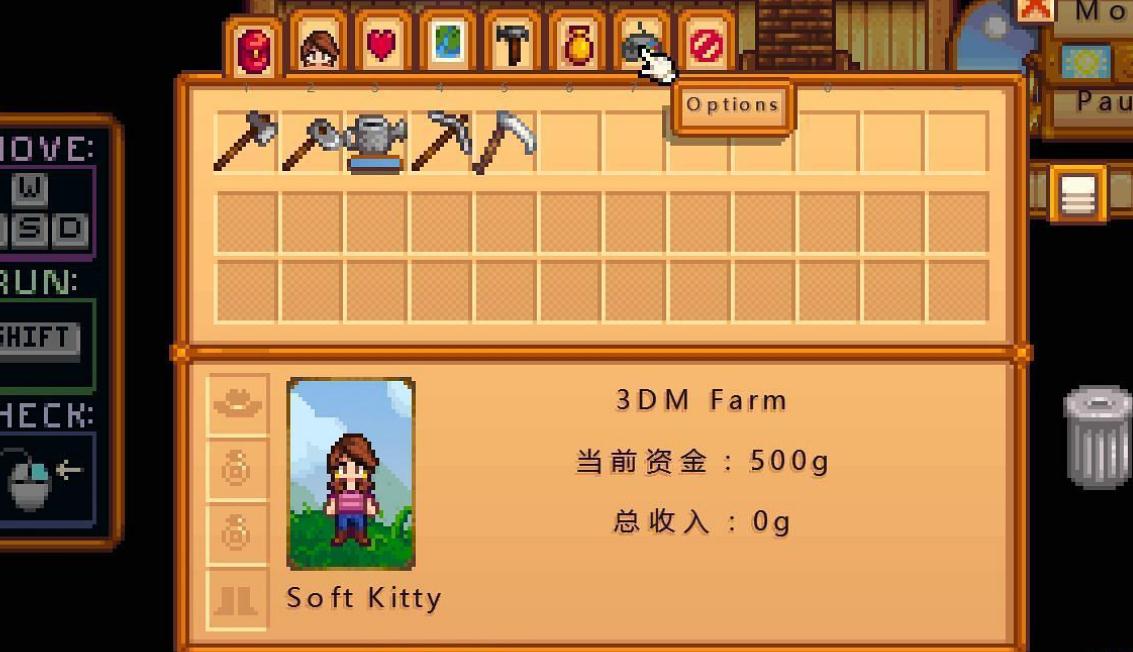Choose the watering can slot
The height and width of the screenshot is (652, 1133).
tap(375, 142)
